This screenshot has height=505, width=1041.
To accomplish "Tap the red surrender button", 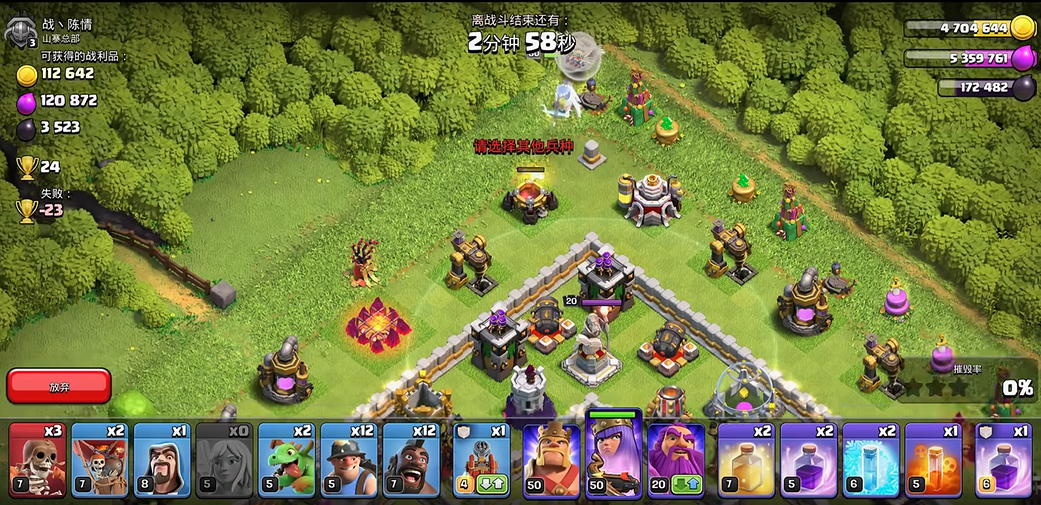I will tap(58, 386).
